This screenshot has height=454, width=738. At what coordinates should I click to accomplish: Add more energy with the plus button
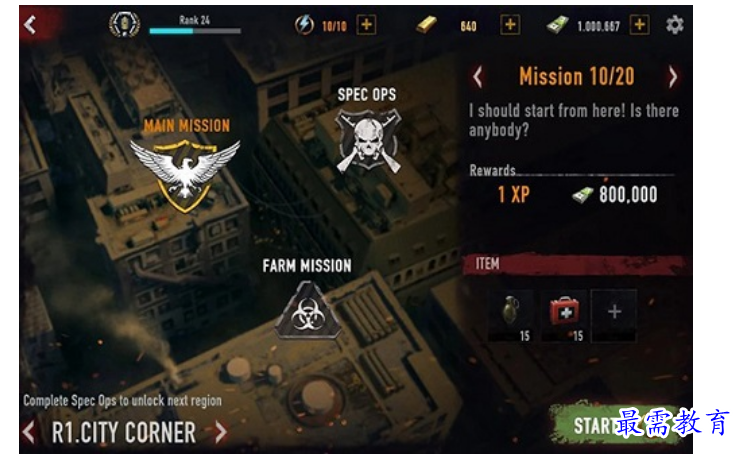[367, 25]
